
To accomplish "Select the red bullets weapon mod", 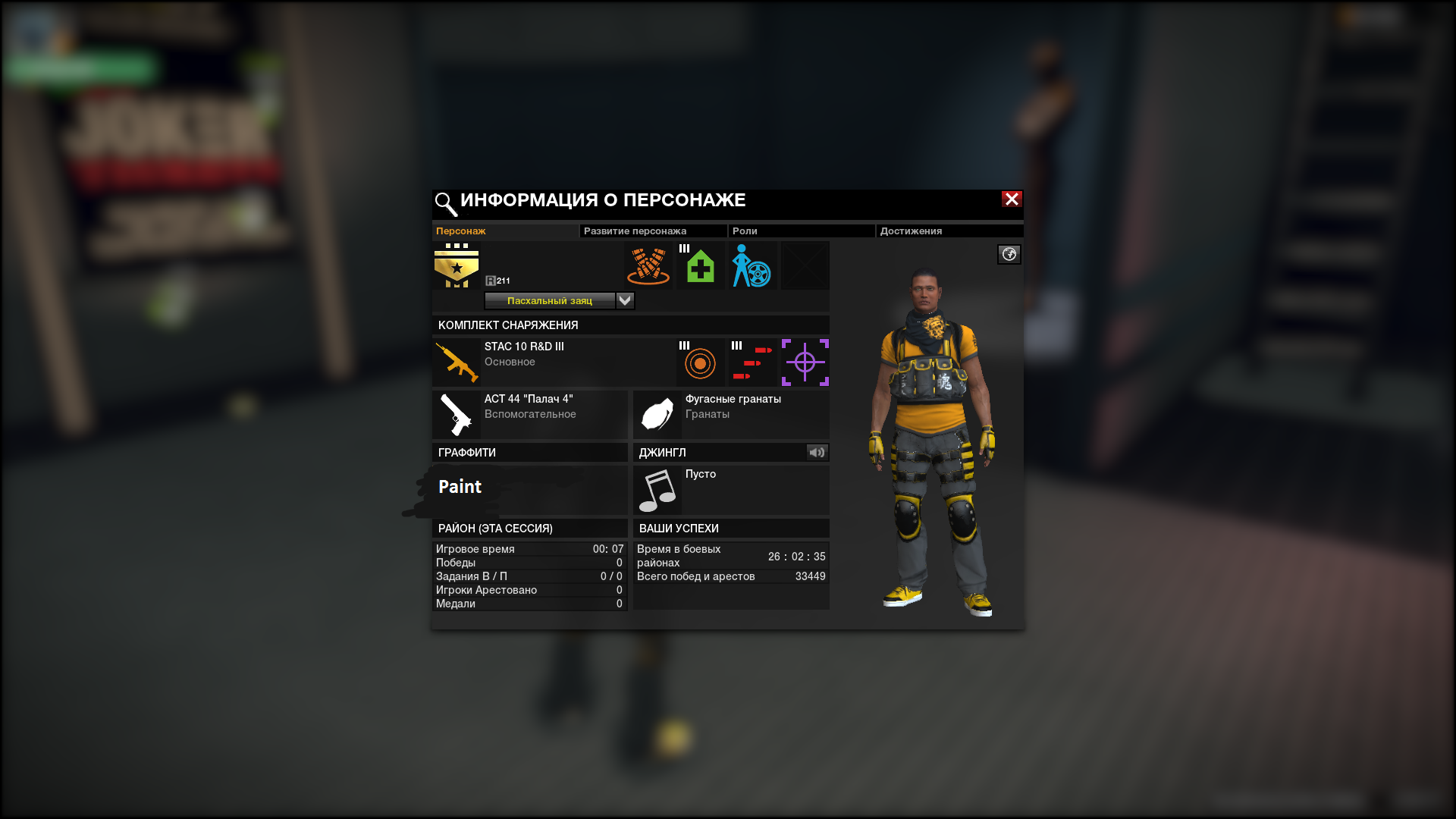I will coord(752,362).
